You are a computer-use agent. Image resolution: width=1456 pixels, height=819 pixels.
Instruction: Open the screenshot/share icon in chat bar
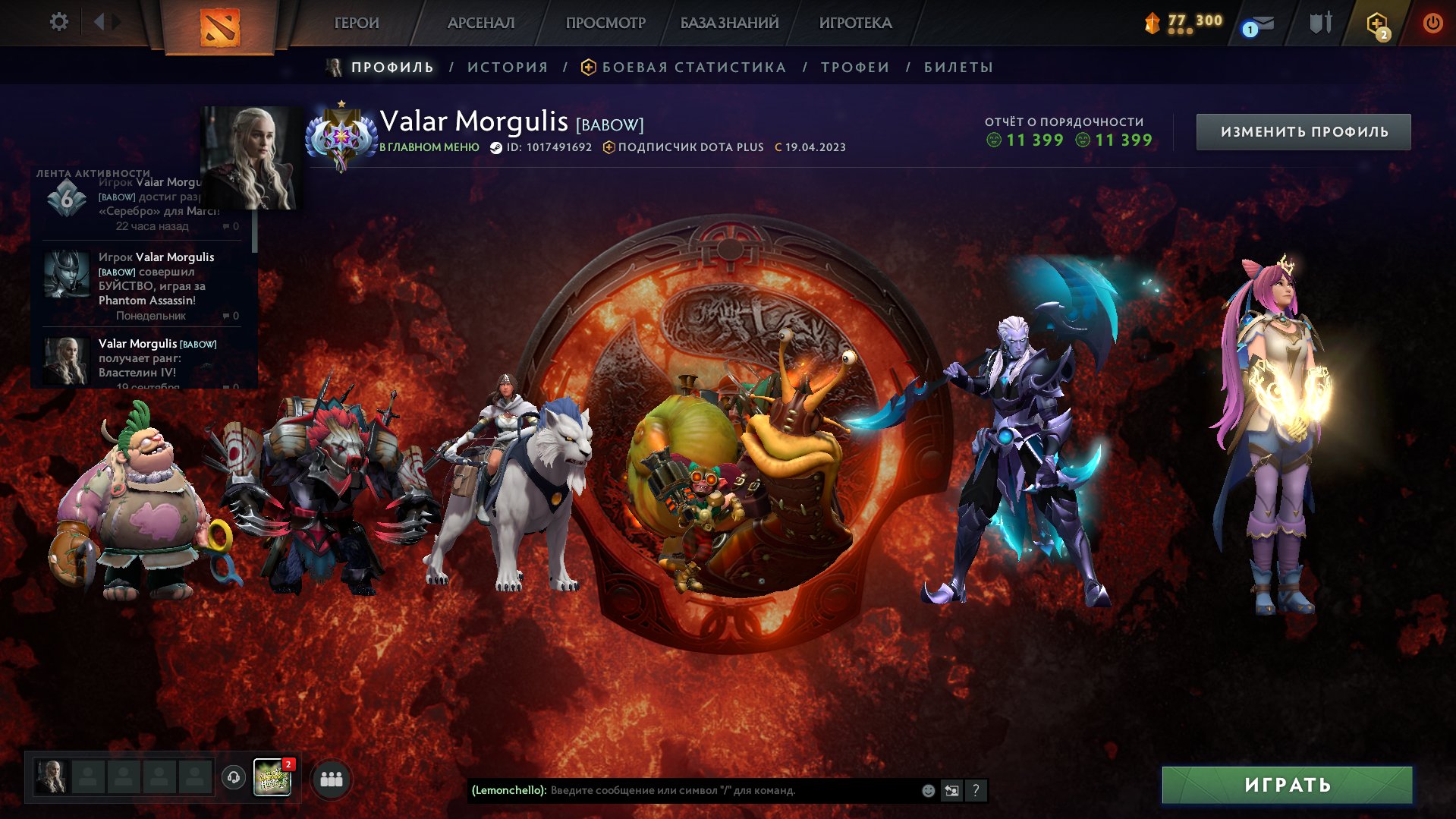tap(951, 791)
